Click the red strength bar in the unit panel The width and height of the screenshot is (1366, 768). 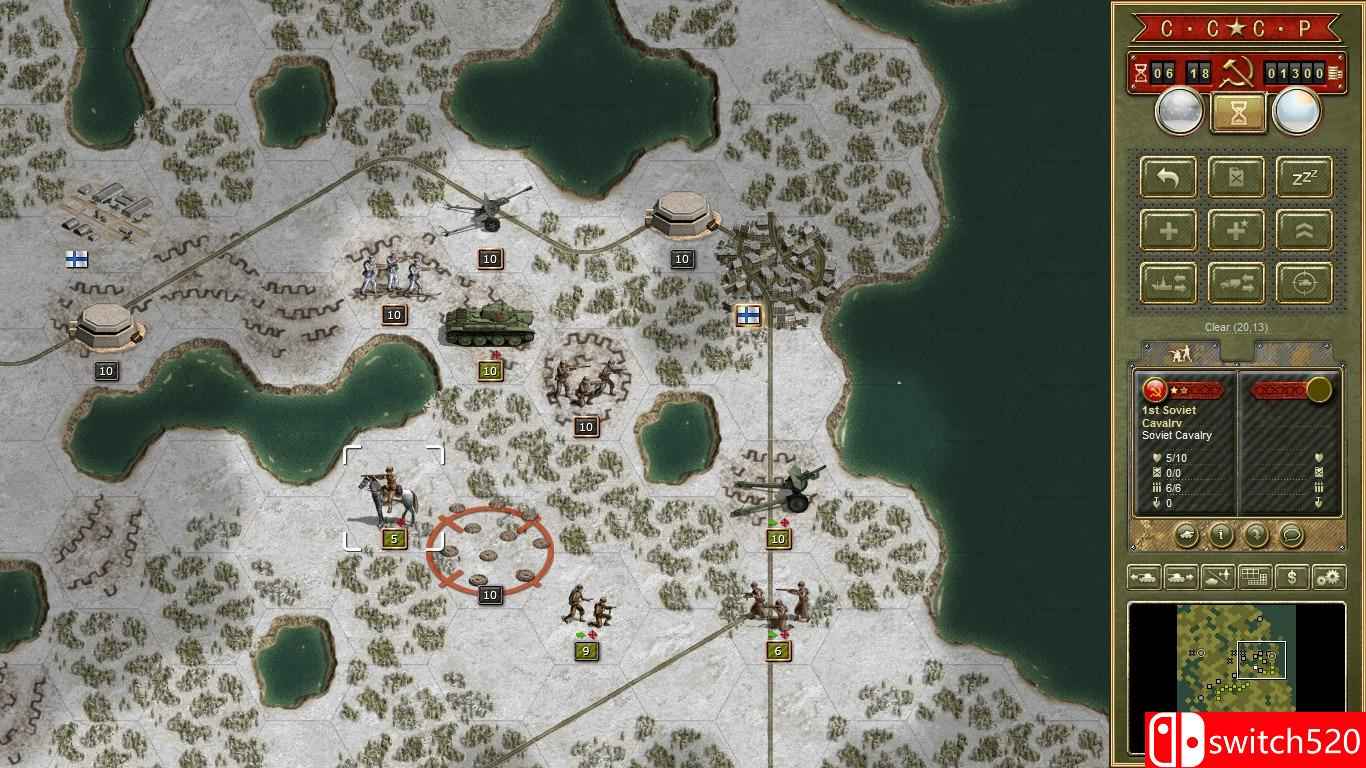(1196, 390)
